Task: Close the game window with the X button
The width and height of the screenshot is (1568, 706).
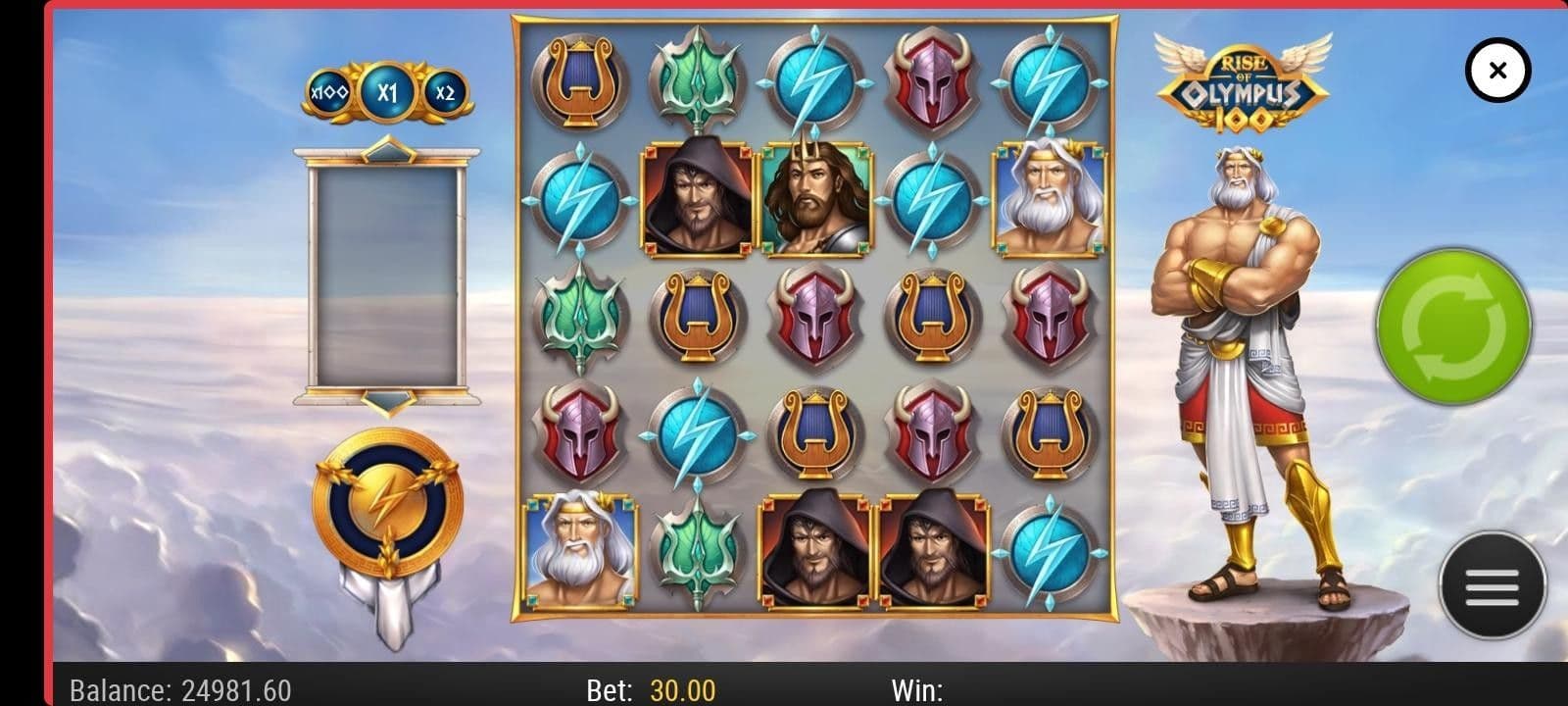Action: coord(1496,70)
